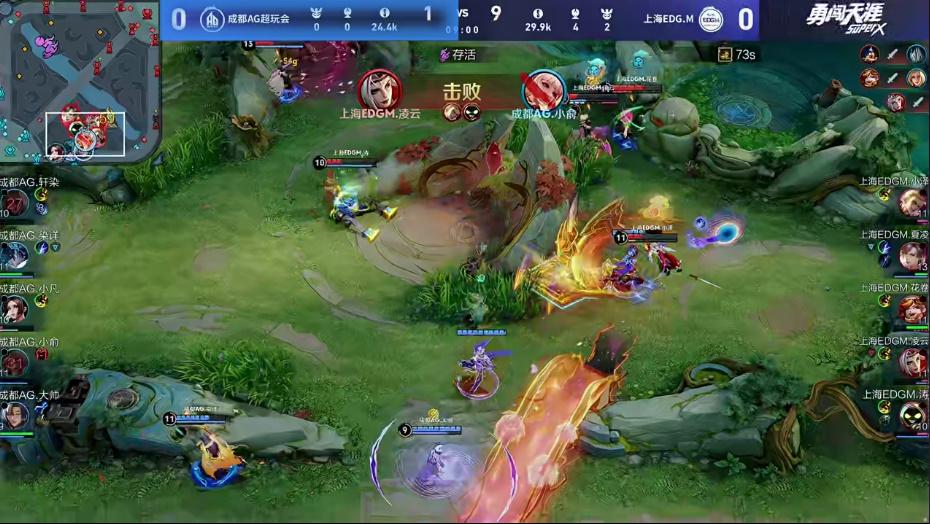The height and width of the screenshot is (524, 930).
Task: Click the 上海EDG.M team logo
Action: [710, 19]
